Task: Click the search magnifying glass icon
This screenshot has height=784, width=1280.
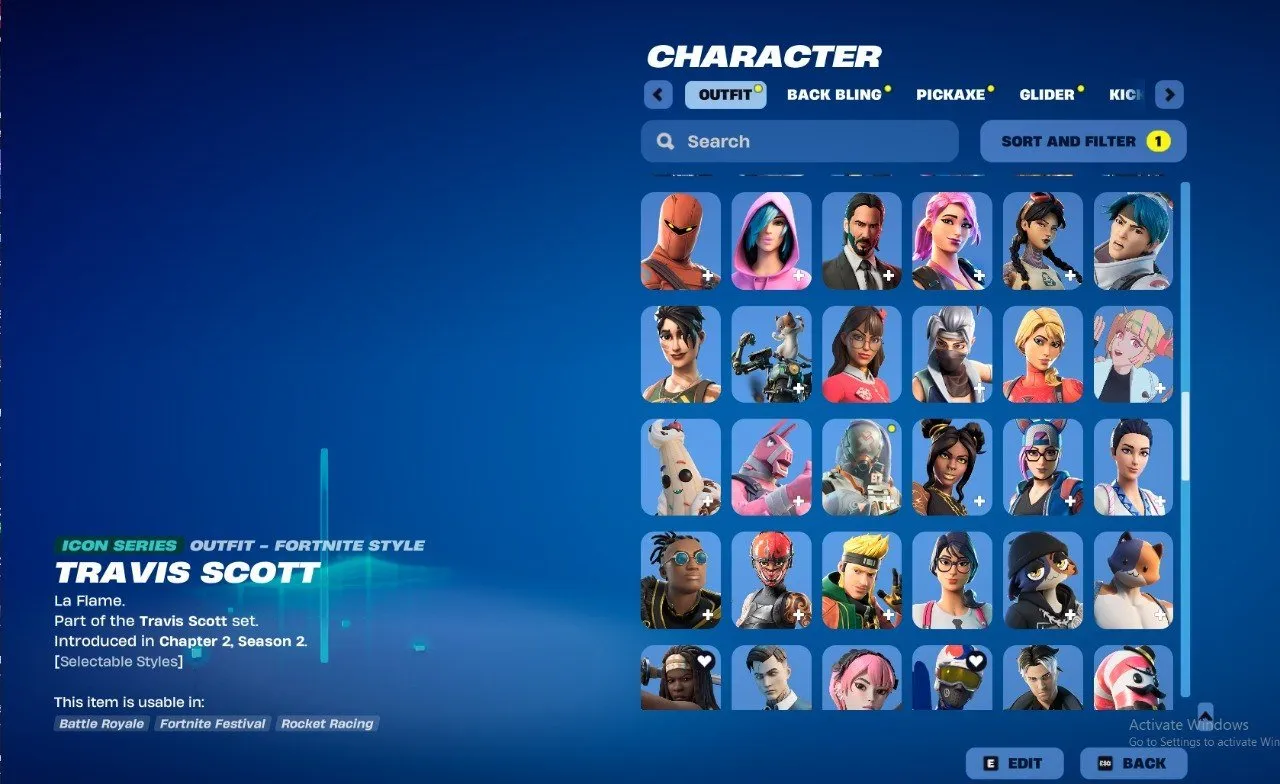Action: [x=665, y=141]
